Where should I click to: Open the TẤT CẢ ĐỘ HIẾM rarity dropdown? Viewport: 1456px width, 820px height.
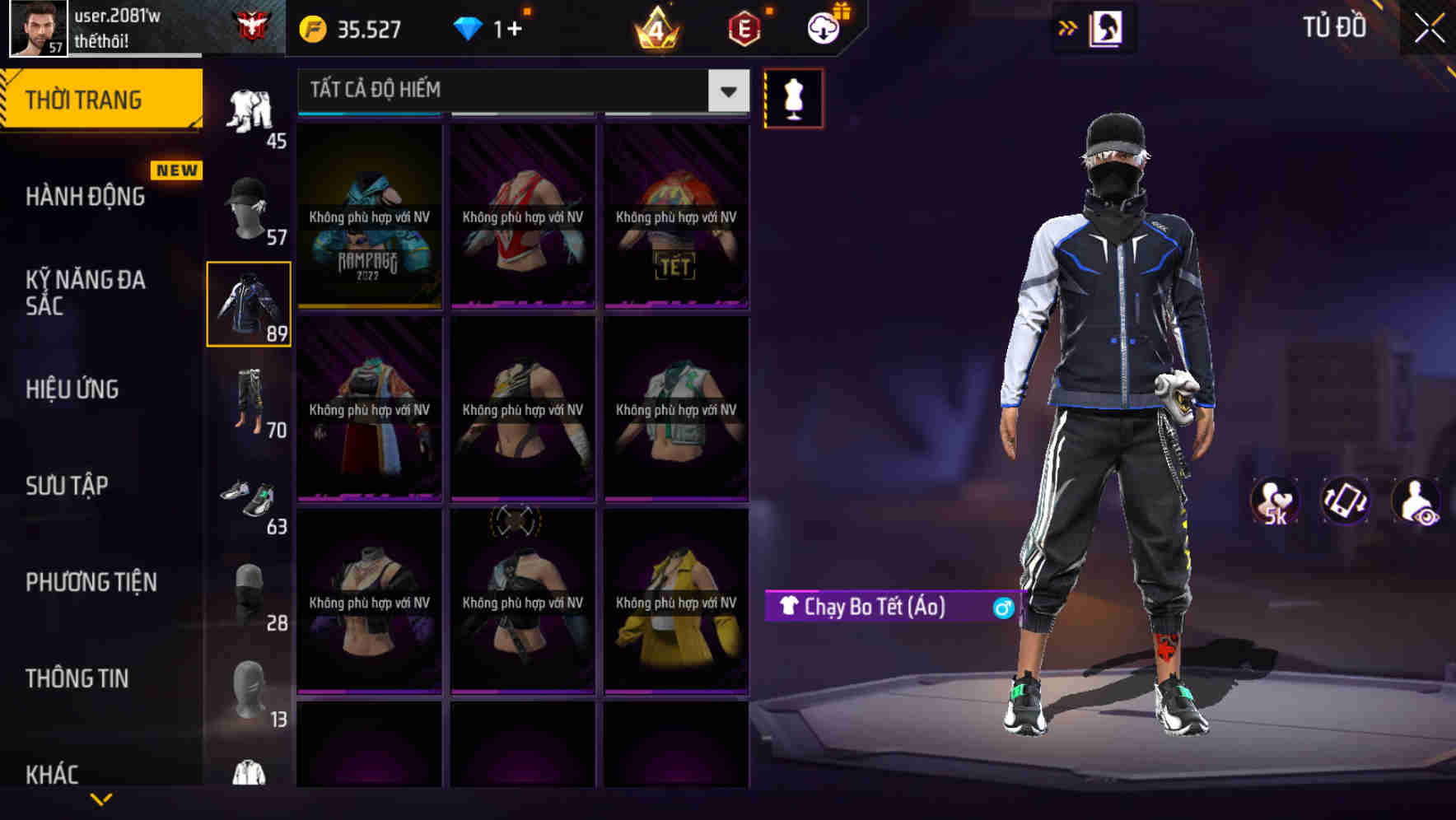(x=519, y=91)
